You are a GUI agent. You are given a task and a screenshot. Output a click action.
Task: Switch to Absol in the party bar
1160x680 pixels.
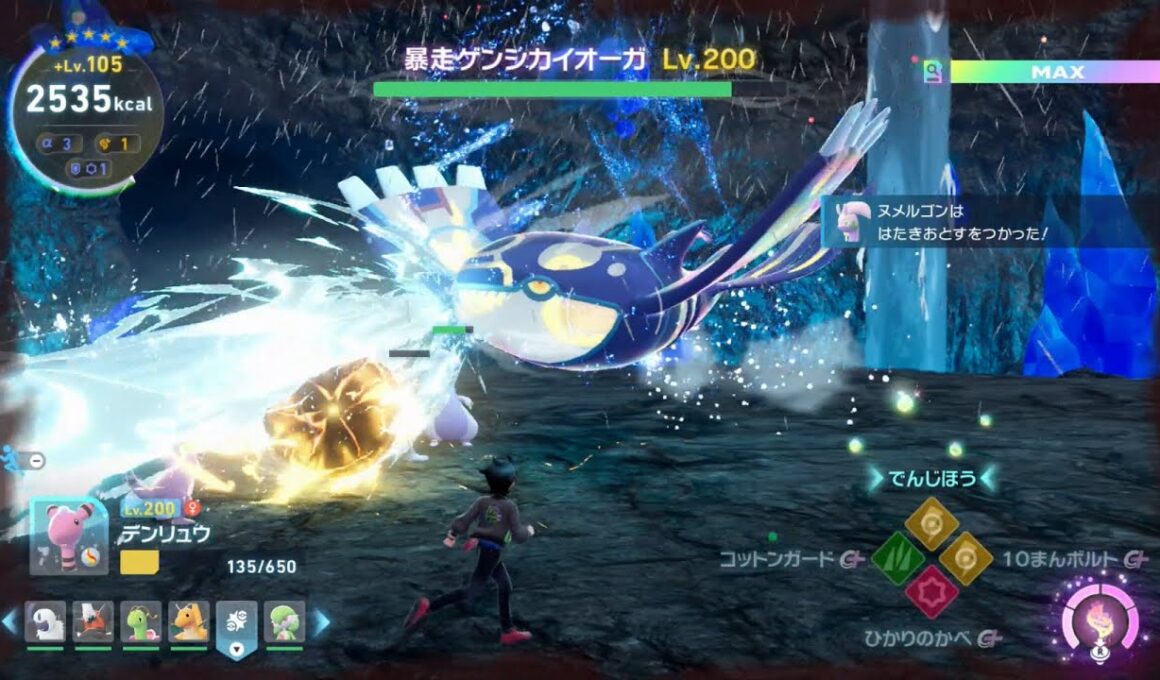tap(45, 622)
